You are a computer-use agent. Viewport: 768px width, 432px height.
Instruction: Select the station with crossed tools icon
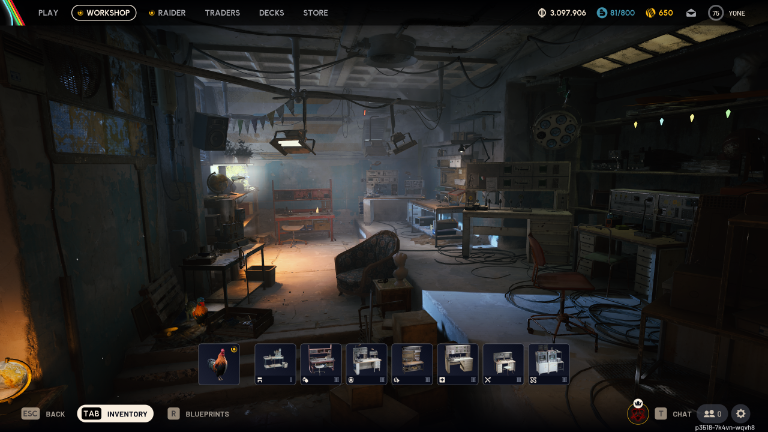(503, 364)
